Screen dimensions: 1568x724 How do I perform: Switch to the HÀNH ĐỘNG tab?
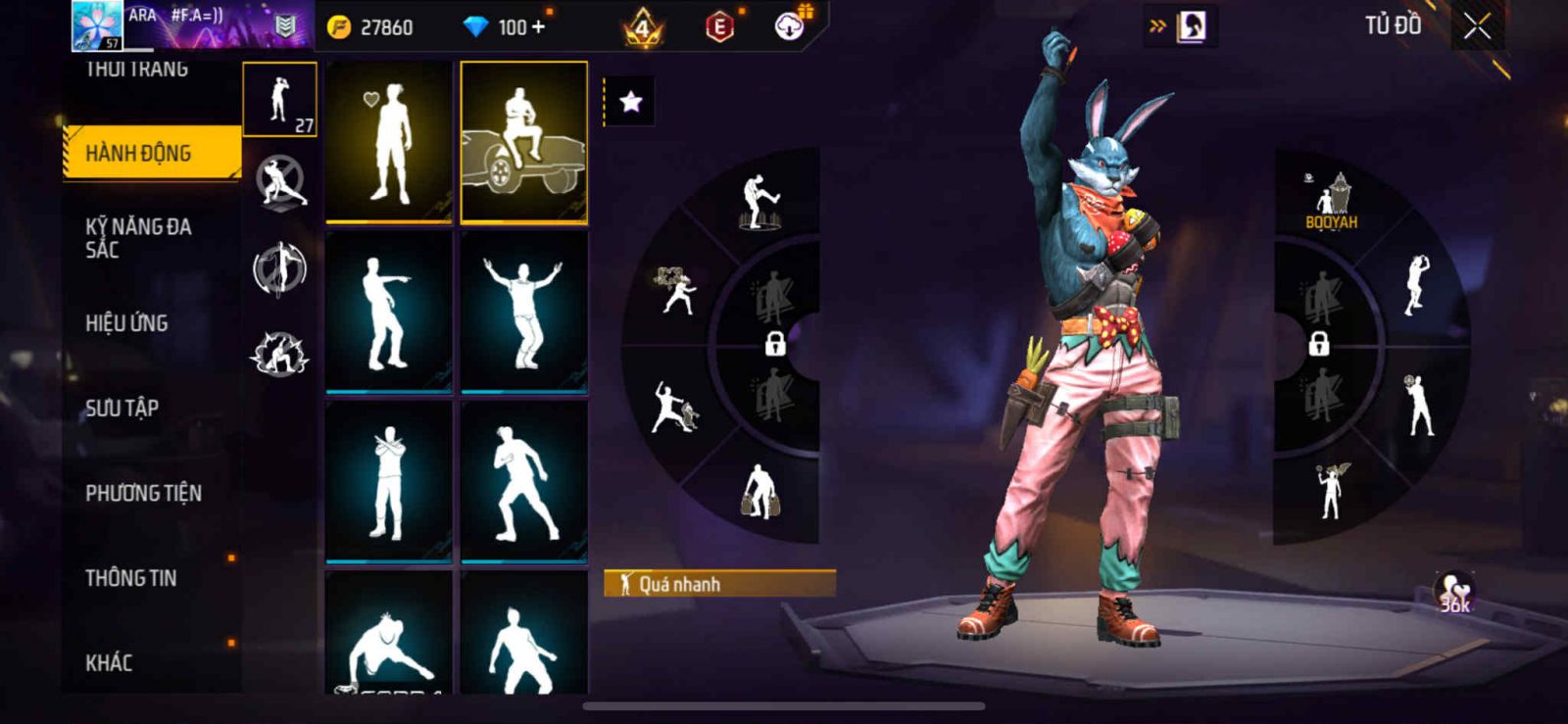pyautogui.click(x=152, y=153)
